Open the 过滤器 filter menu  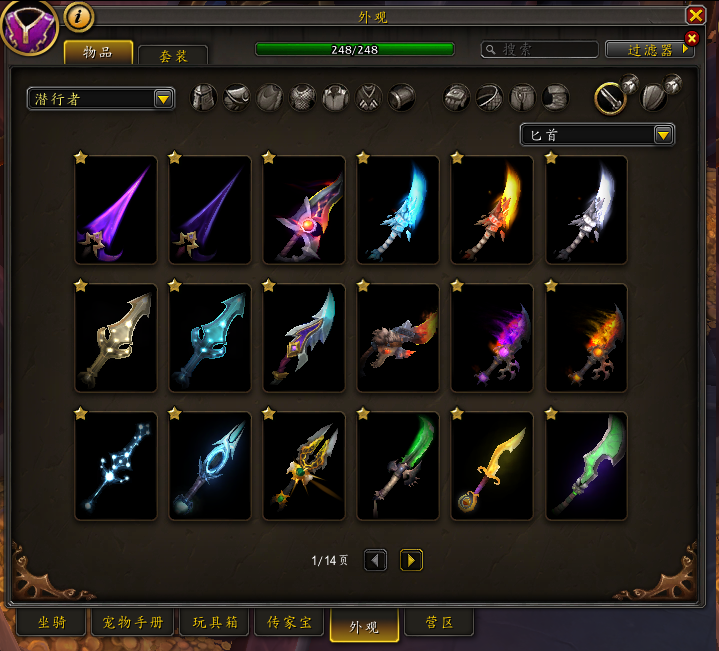point(649,49)
